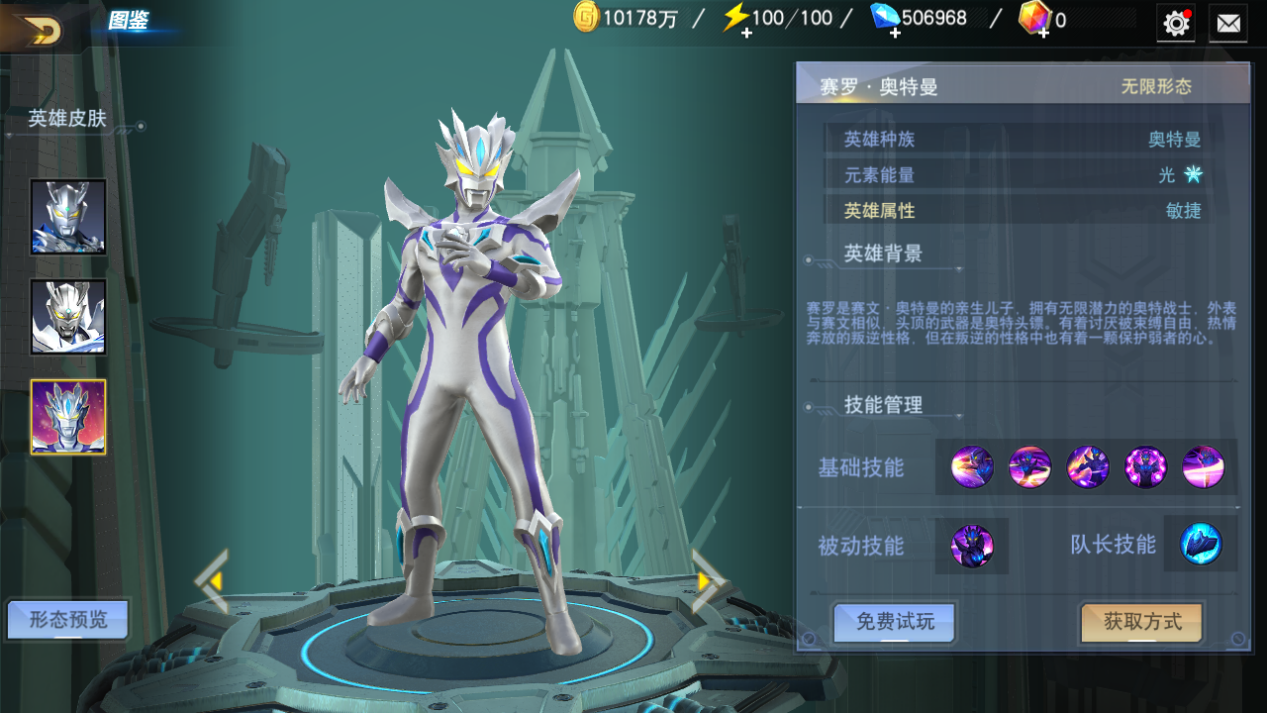The width and height of the screenshot is (1267, 713).
Task: Add more gold coins
Action: tap(586, 18)
